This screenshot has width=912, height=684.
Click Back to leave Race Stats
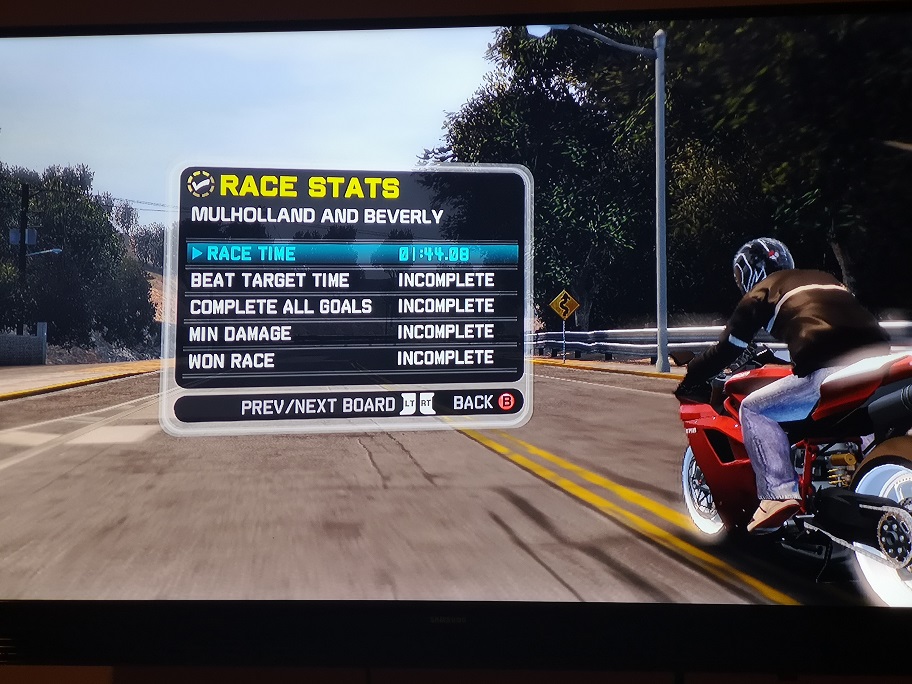[487, 403]
